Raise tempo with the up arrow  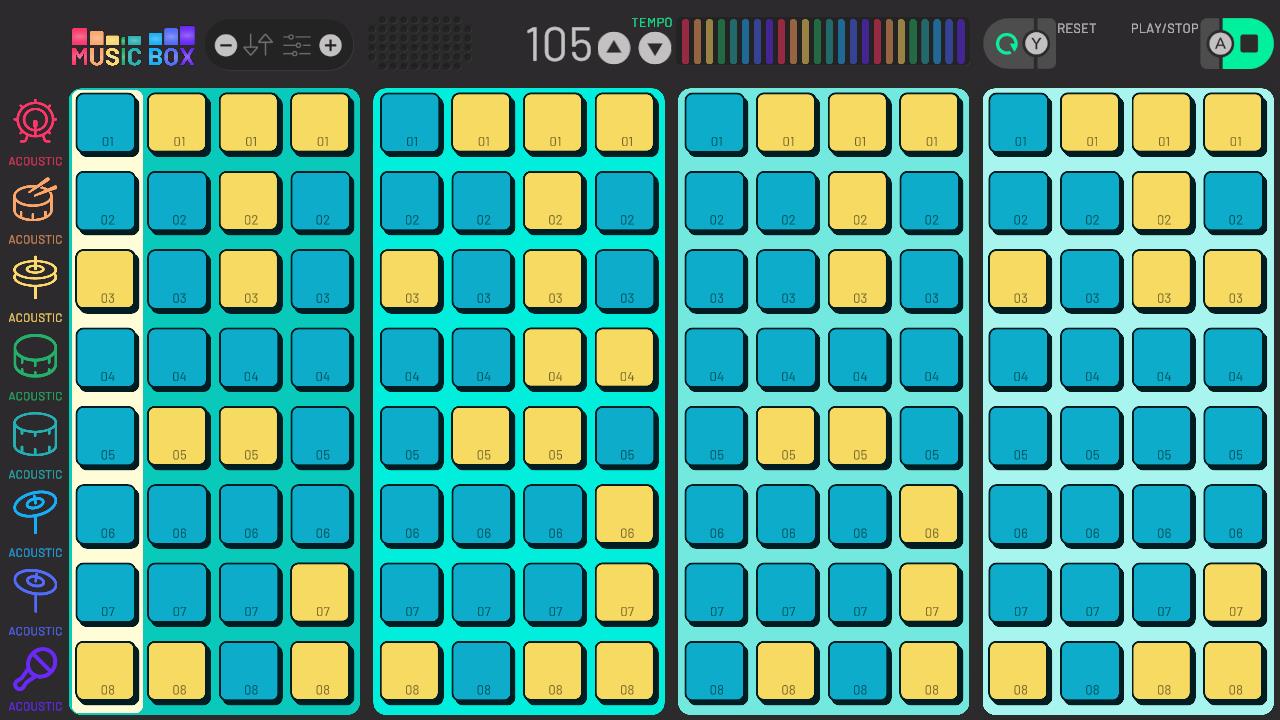pyautogui.click(x=613, y=46)
